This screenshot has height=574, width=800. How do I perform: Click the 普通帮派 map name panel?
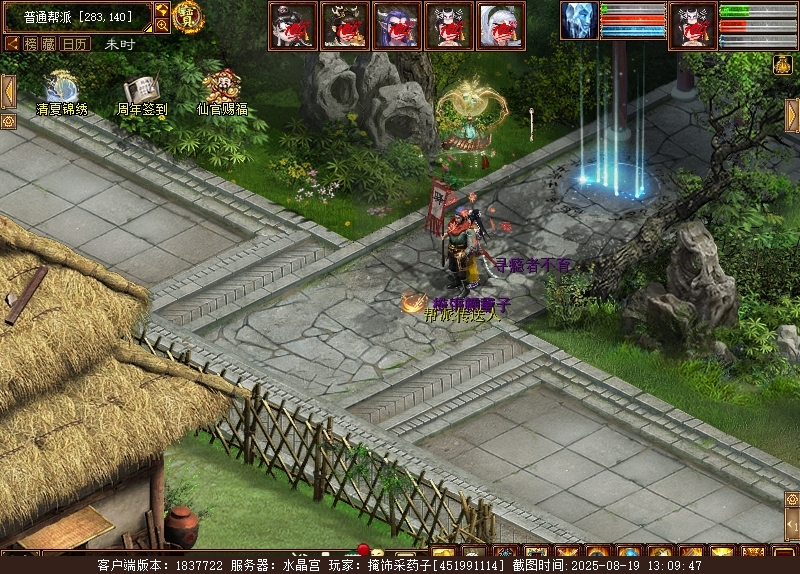[77, 17]
